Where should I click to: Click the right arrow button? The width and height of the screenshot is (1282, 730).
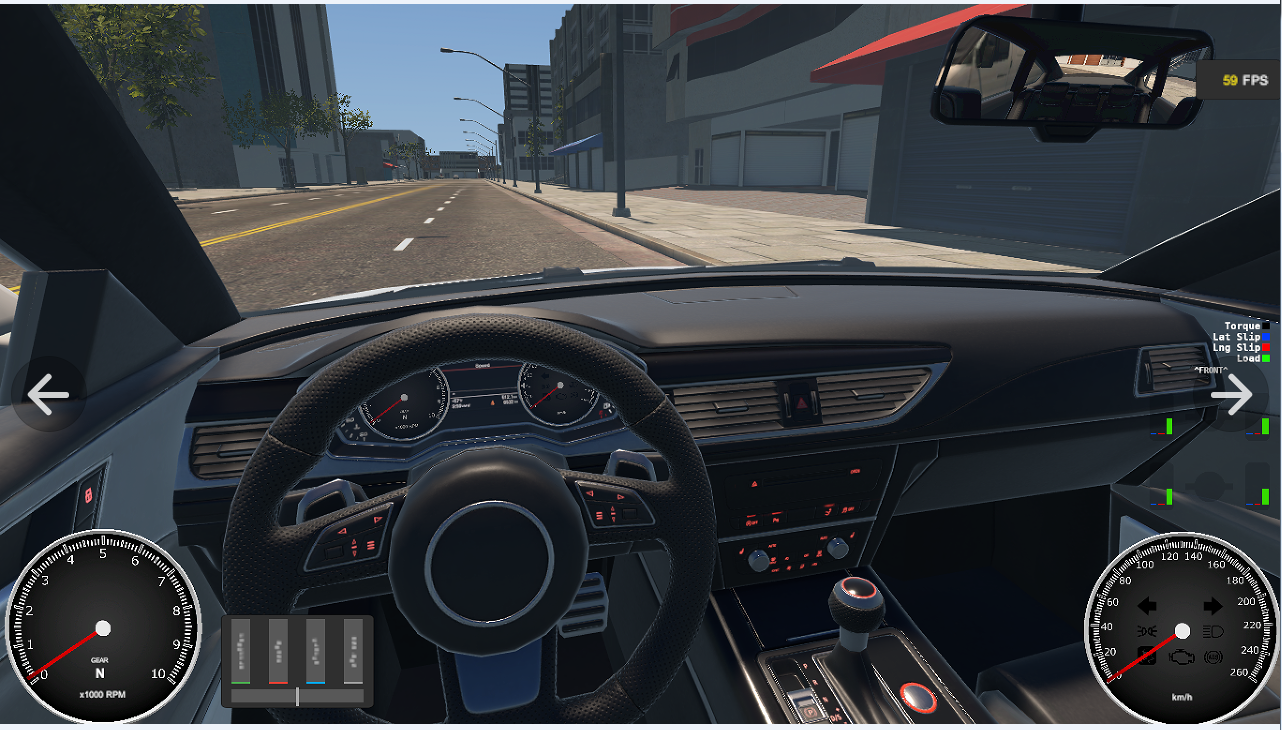coord(1231,395)
